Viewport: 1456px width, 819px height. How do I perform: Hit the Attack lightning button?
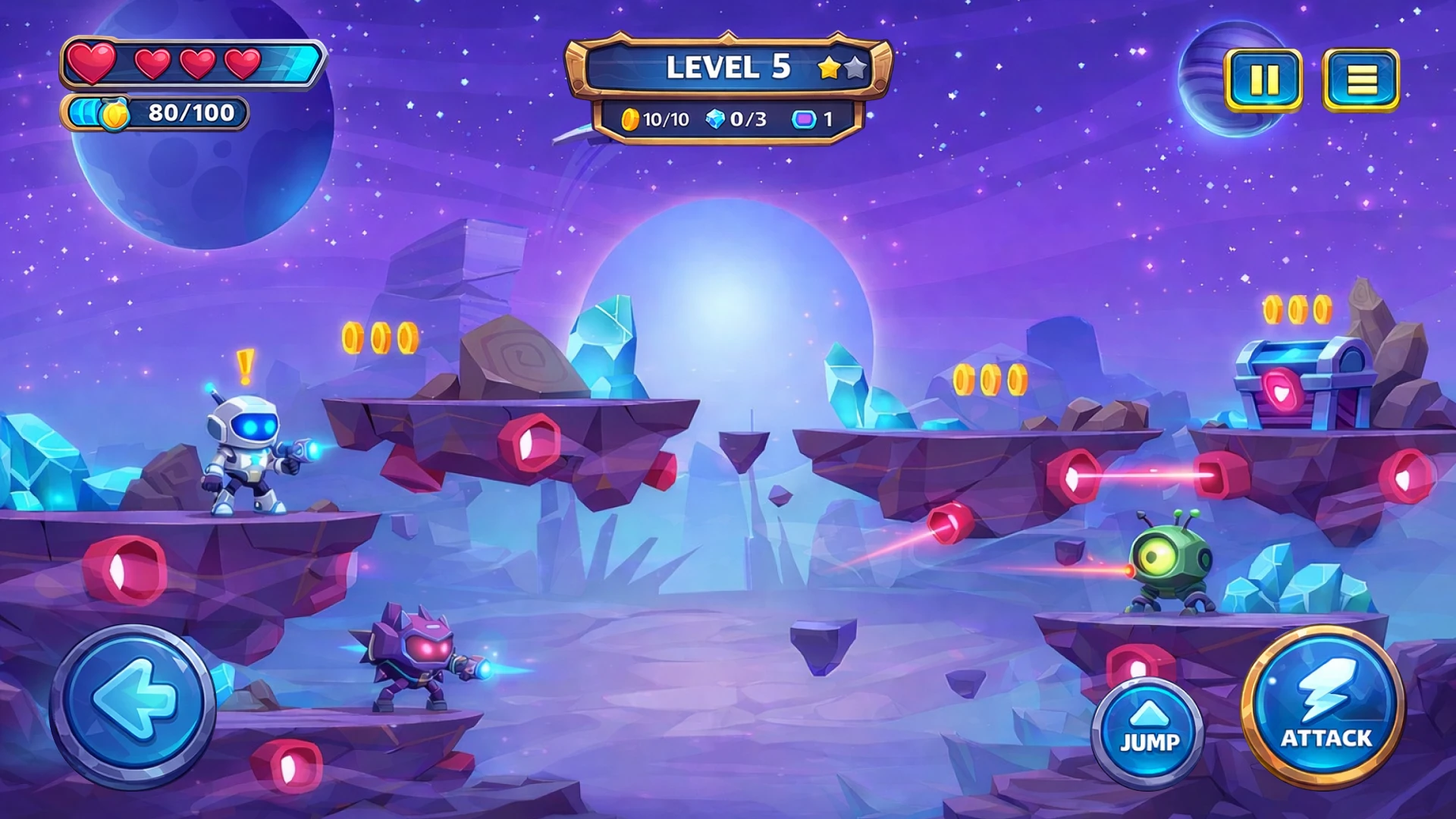pos(1325,707)
